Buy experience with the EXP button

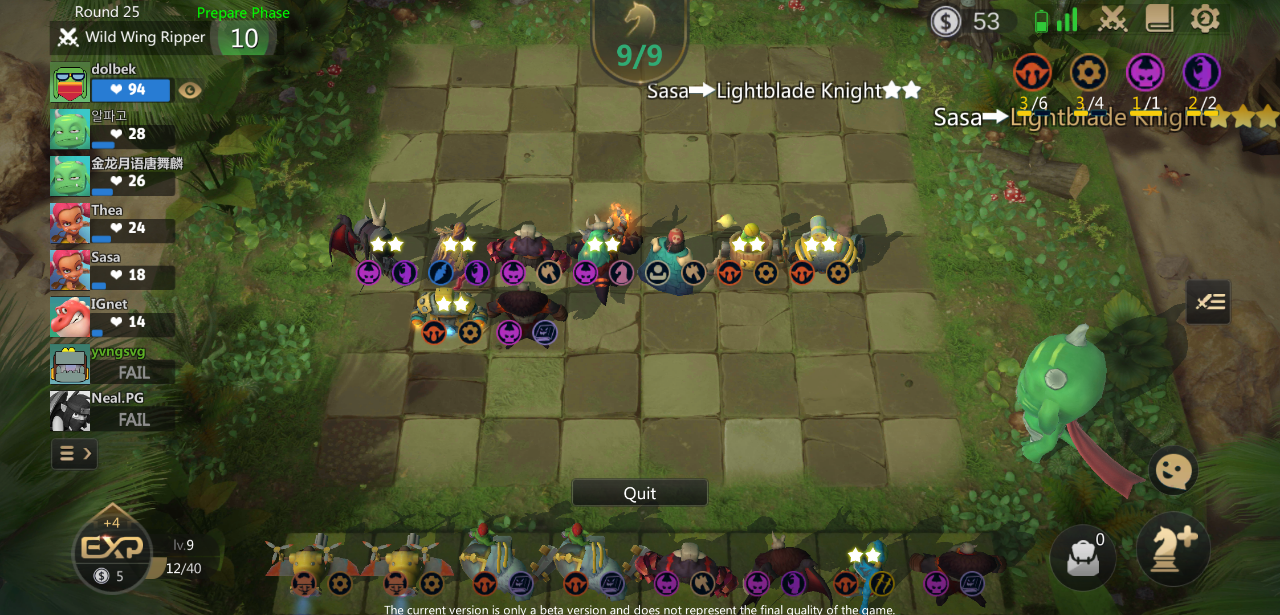click(x=111, y=549)
